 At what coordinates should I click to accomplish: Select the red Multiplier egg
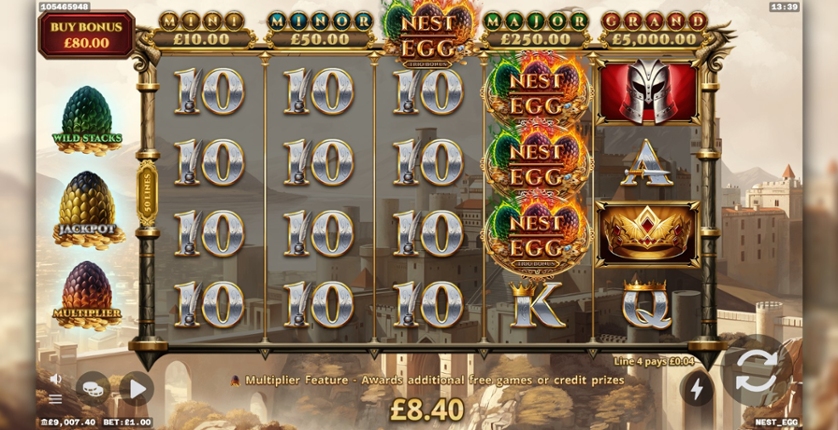[x=88, y=292]
